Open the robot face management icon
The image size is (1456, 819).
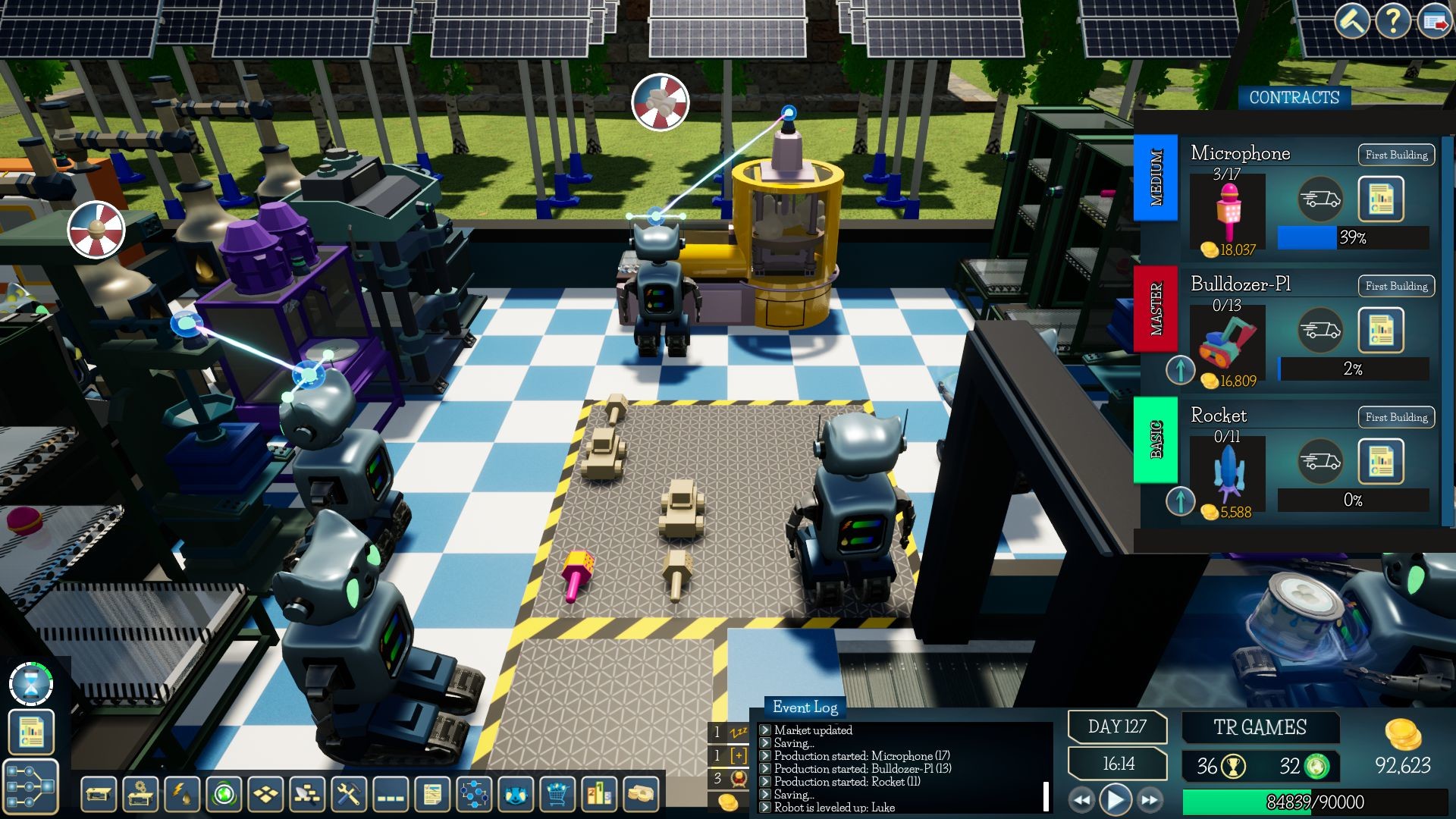[x=514, y=795]
